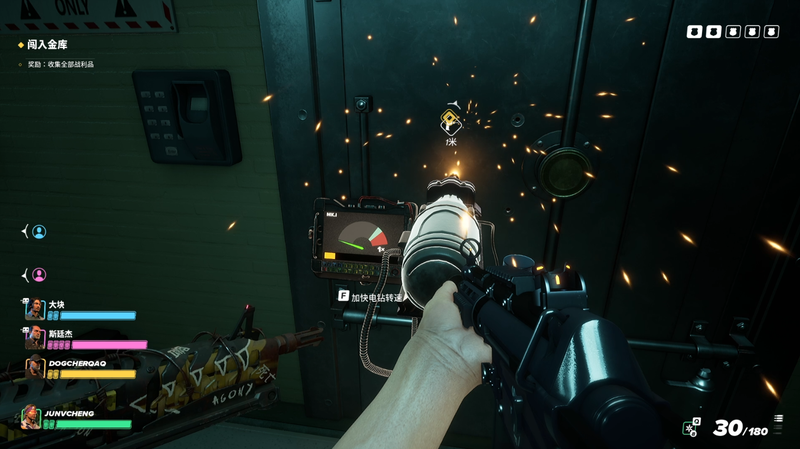Choose DOGCHERQAQ's player portrait
800x449 pixels.
coord(36,368)
